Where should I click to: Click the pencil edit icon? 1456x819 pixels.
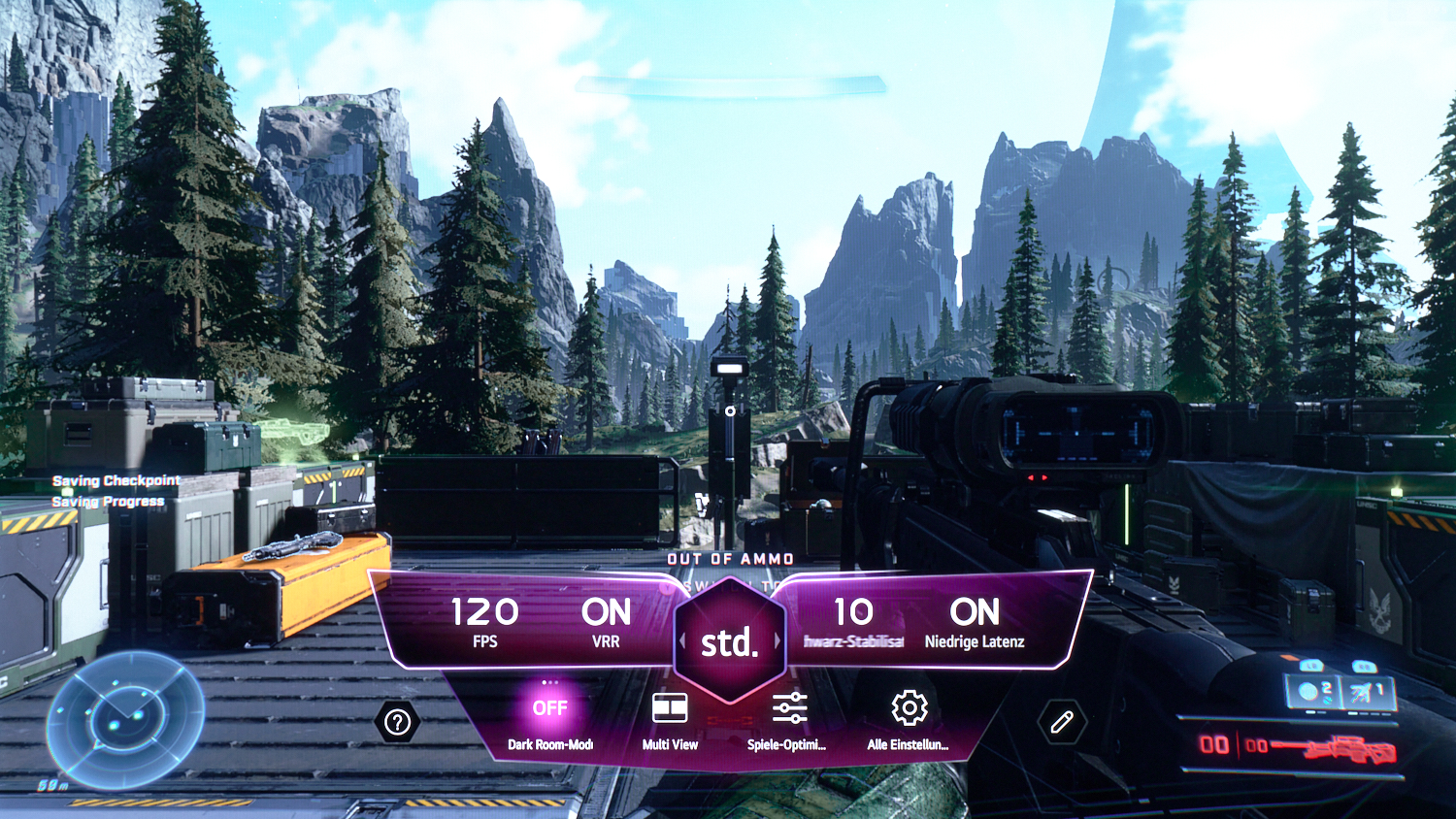pos(1061,722)
